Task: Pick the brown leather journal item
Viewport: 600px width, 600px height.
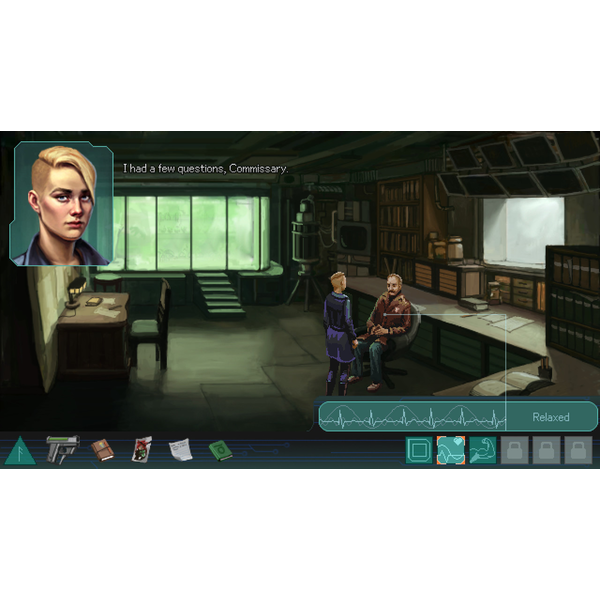Action: pos(102,451)
